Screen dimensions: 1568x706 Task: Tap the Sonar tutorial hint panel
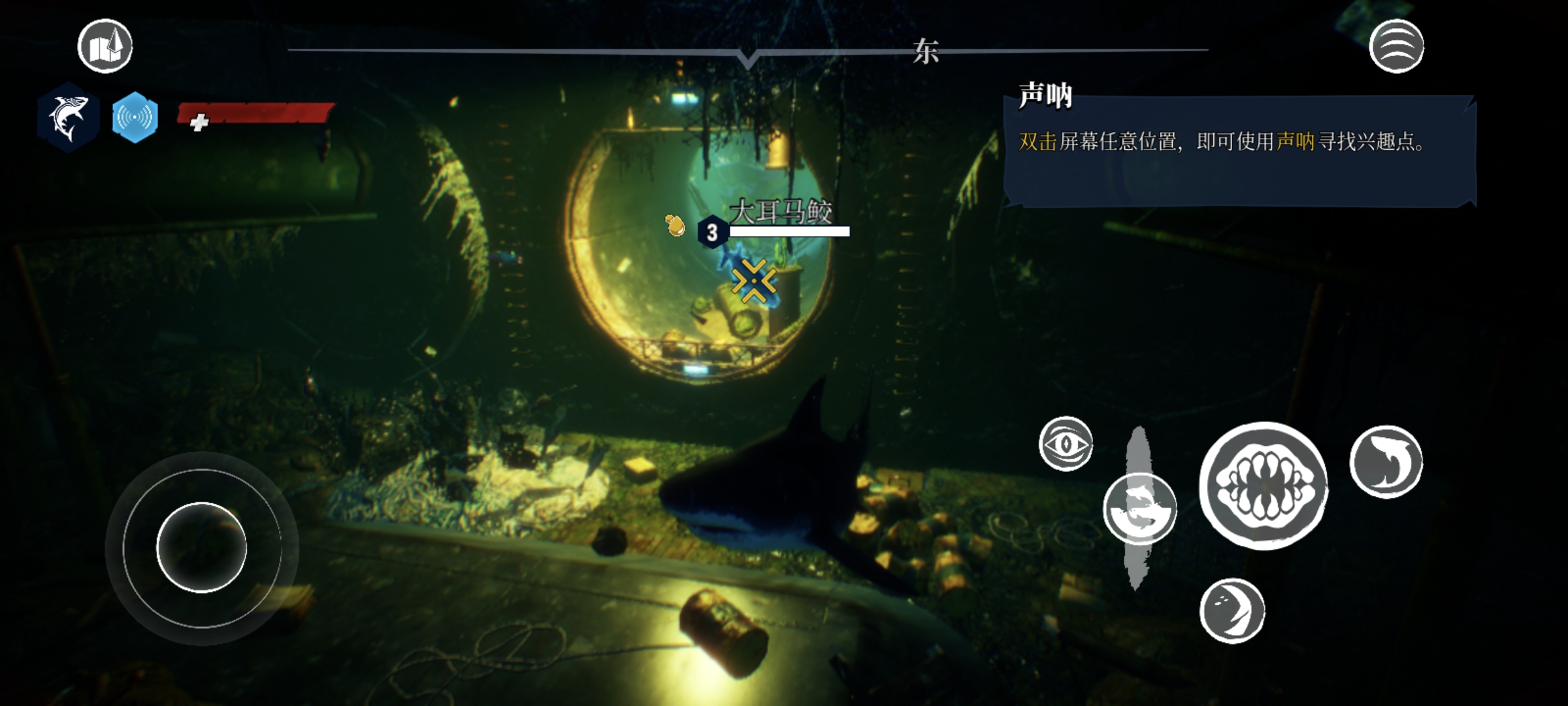(x=1239, y=150)
